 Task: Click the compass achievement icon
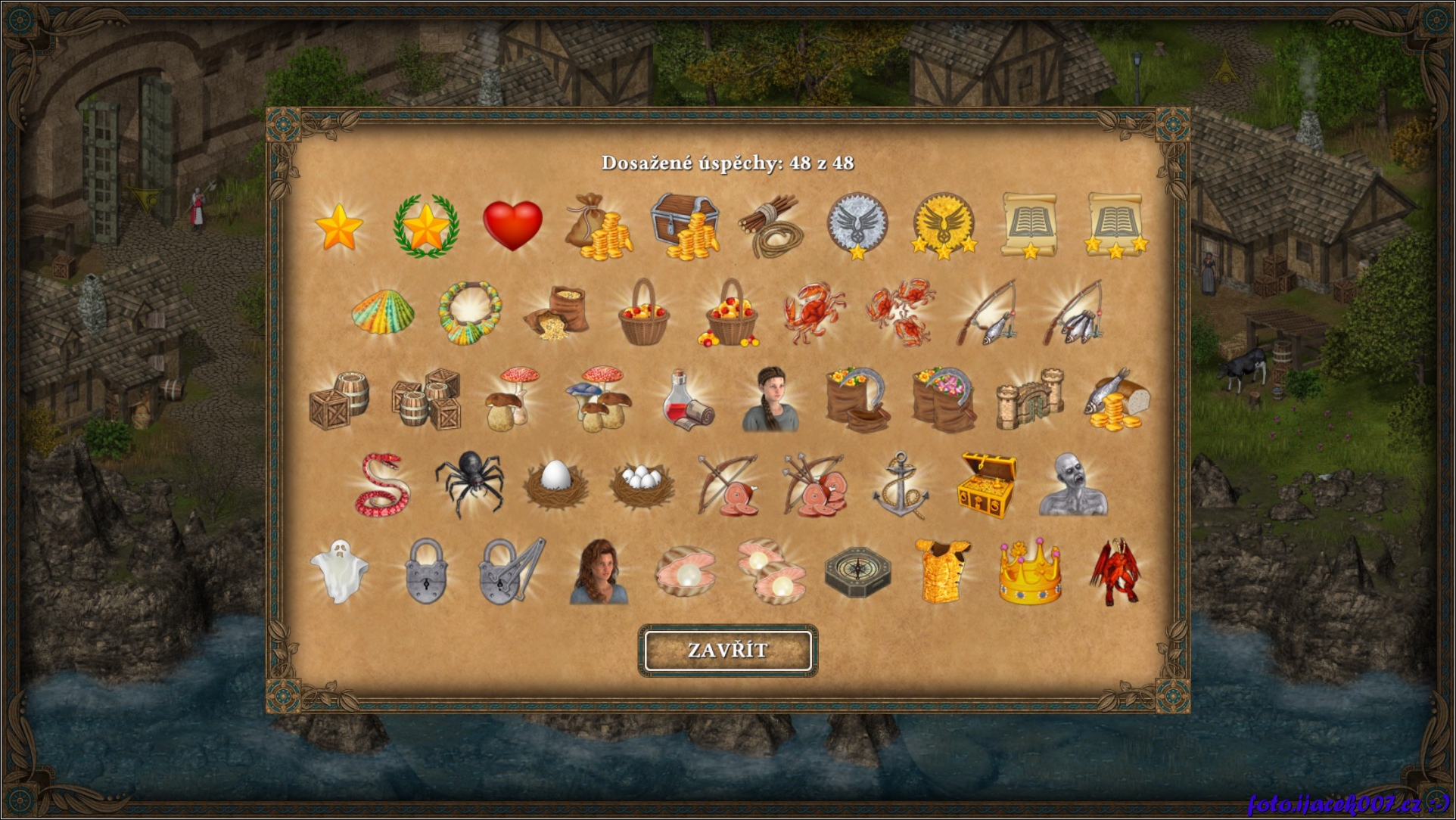pos(857,572)
